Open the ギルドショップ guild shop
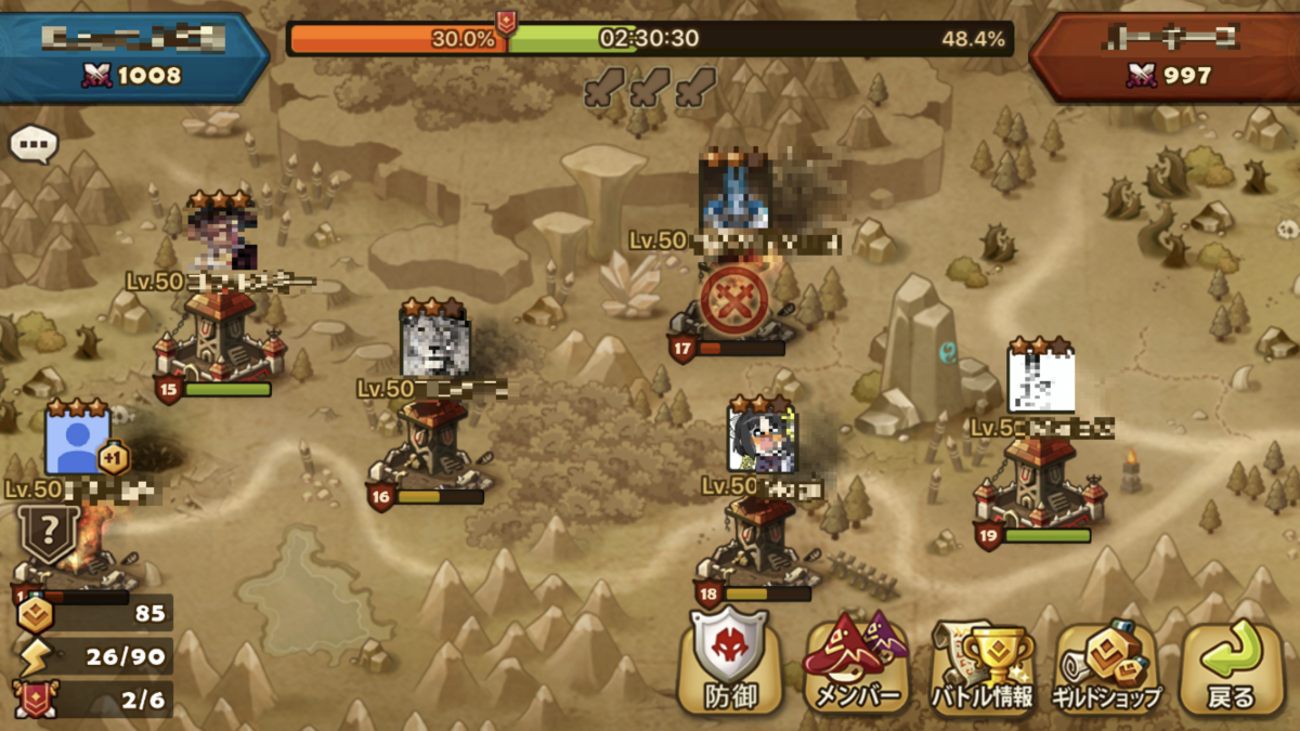This screenshot has width=1300, height=731. coord(1106,664)
